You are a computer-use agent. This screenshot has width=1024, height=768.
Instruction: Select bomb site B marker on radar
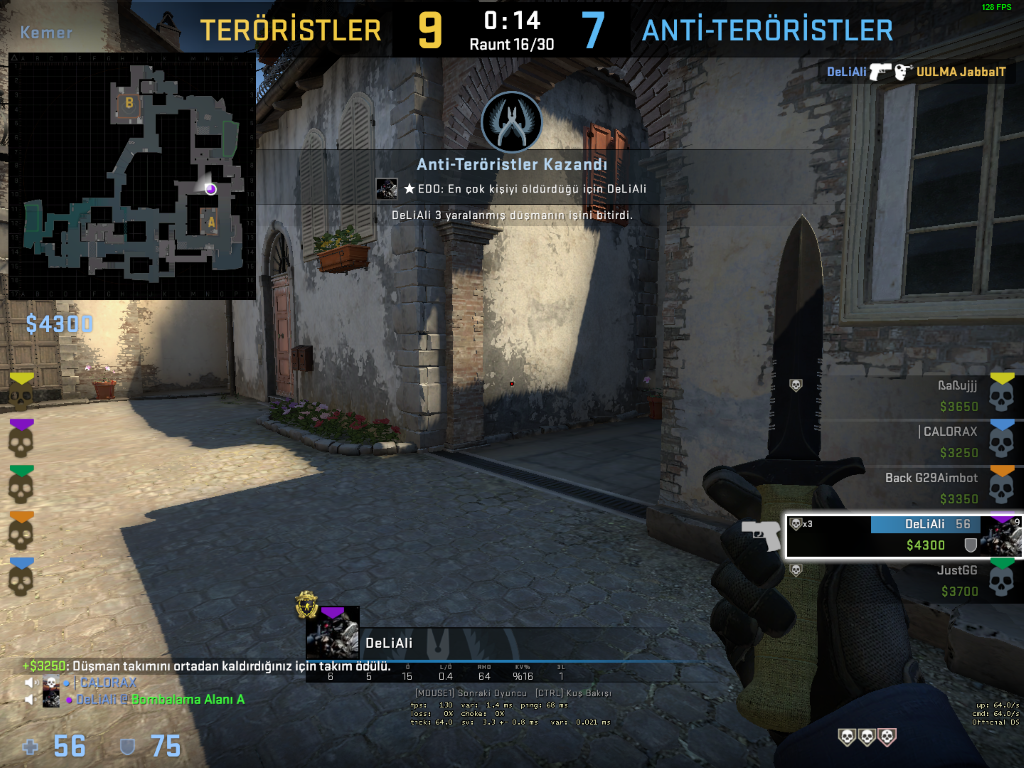(x=128, y=102)
